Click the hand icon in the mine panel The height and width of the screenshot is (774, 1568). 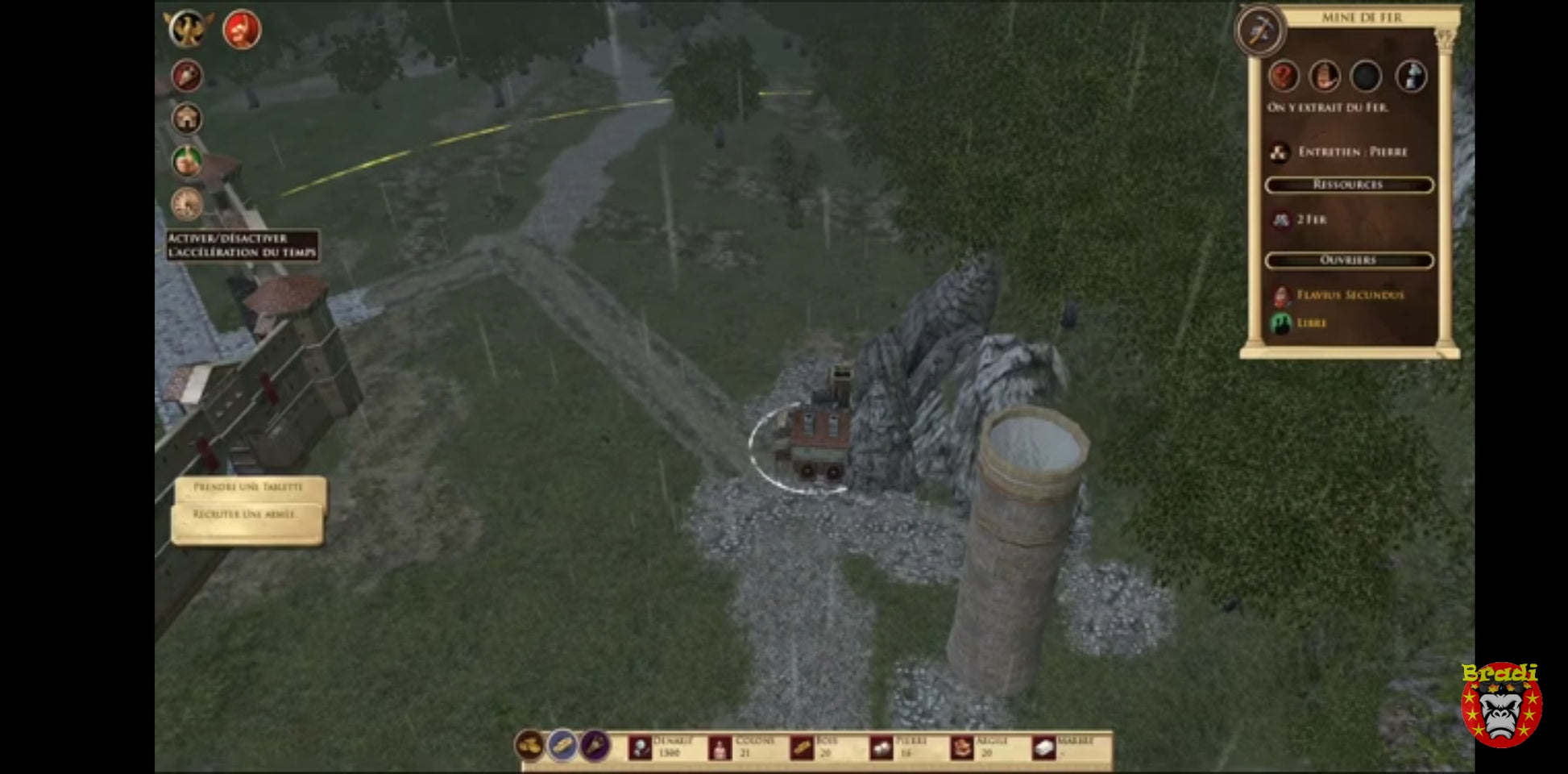pos(1325,77)
